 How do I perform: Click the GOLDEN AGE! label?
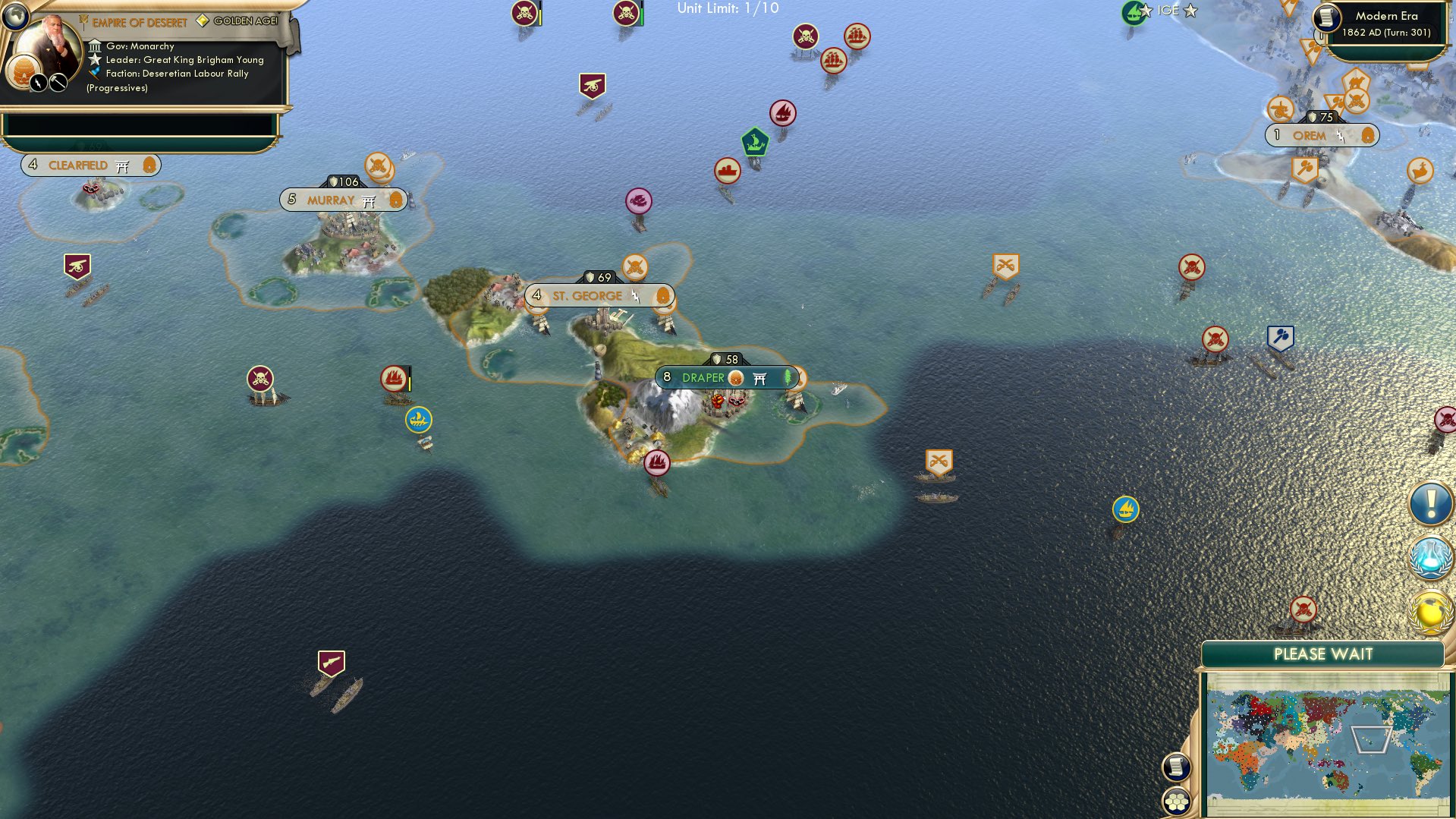point(244,21)
